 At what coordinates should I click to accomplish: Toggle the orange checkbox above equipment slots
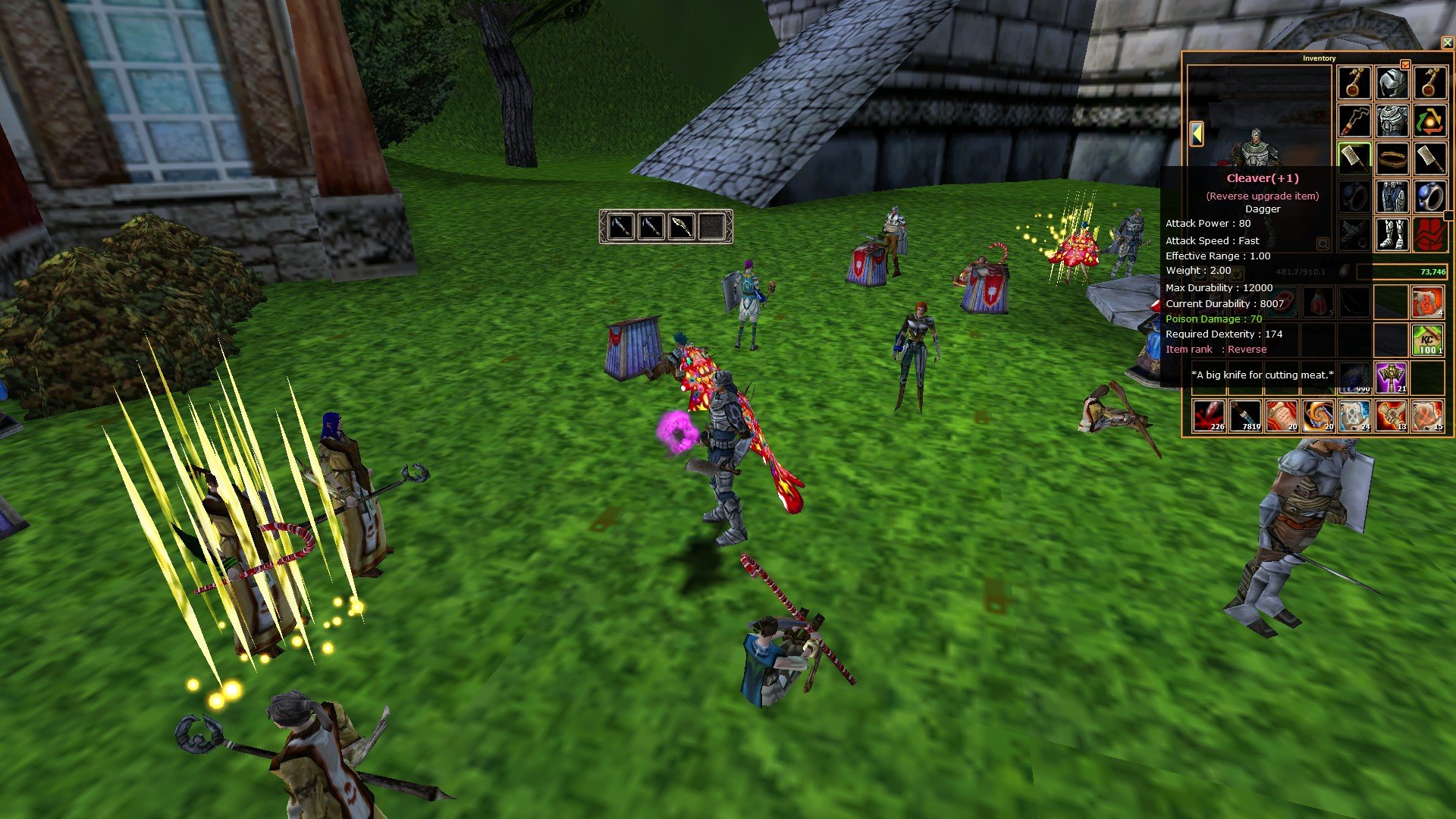point(1405,65)
